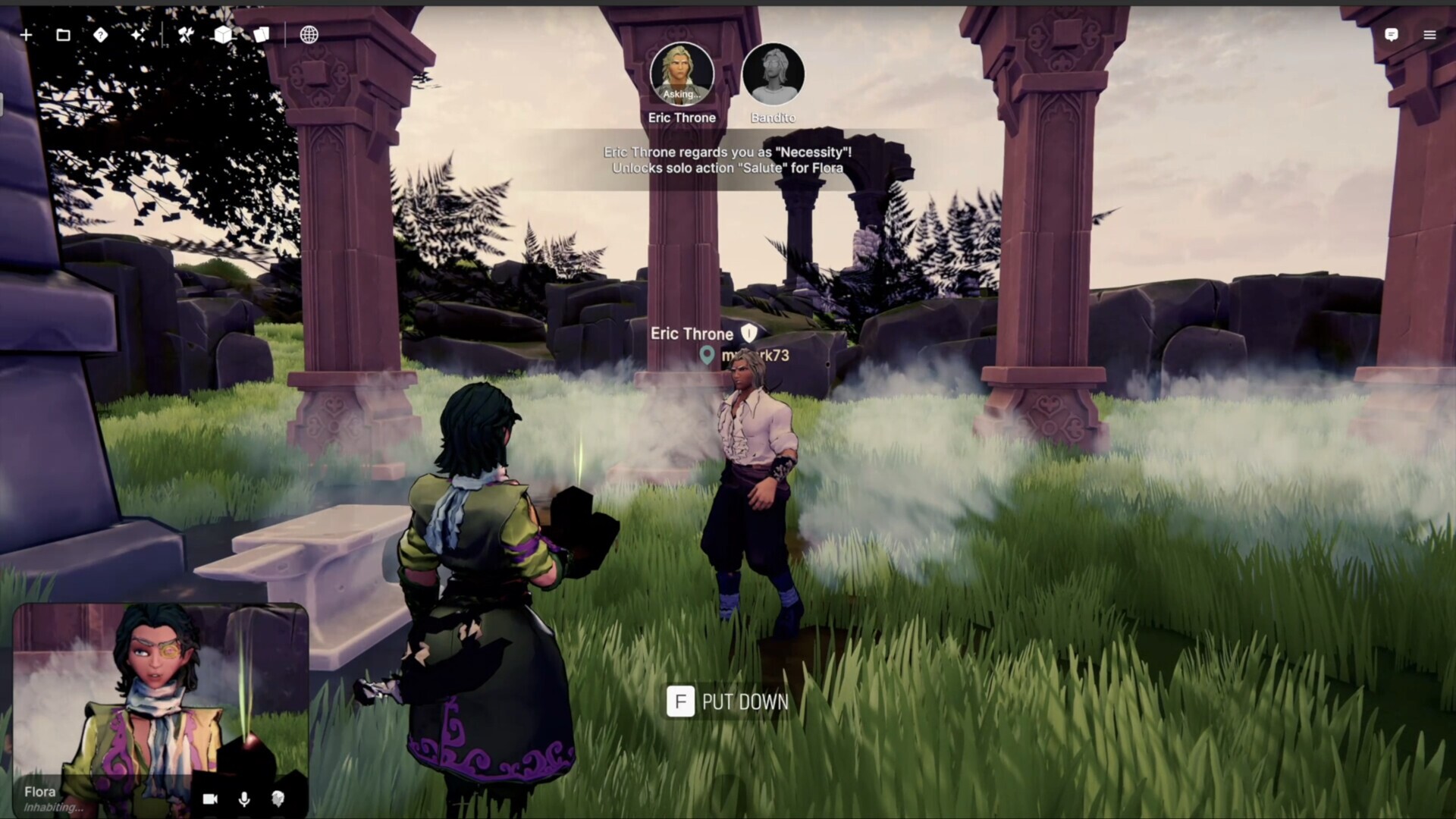Click the globe icon in the toolbar

(x=309, y=35)
